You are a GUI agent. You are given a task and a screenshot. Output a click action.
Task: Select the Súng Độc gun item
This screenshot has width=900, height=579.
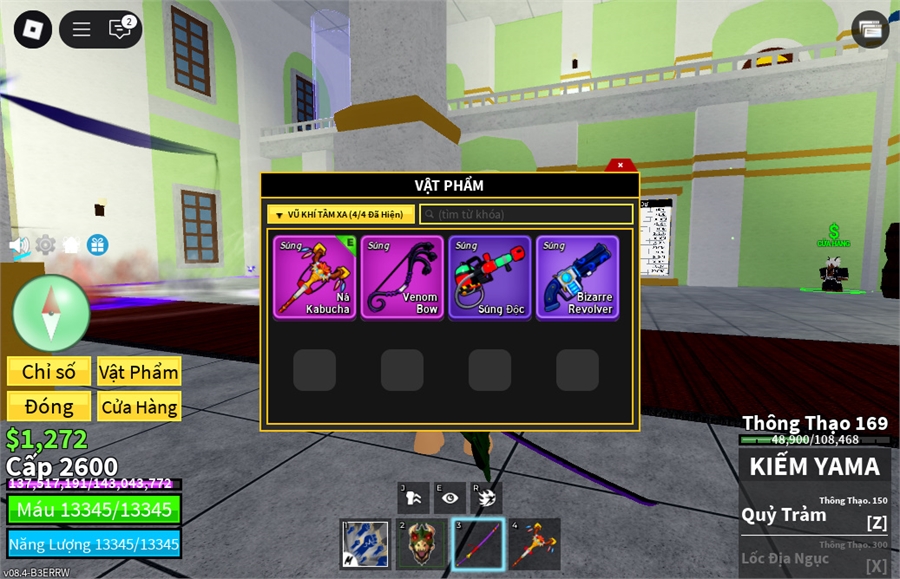coord(490,277)
